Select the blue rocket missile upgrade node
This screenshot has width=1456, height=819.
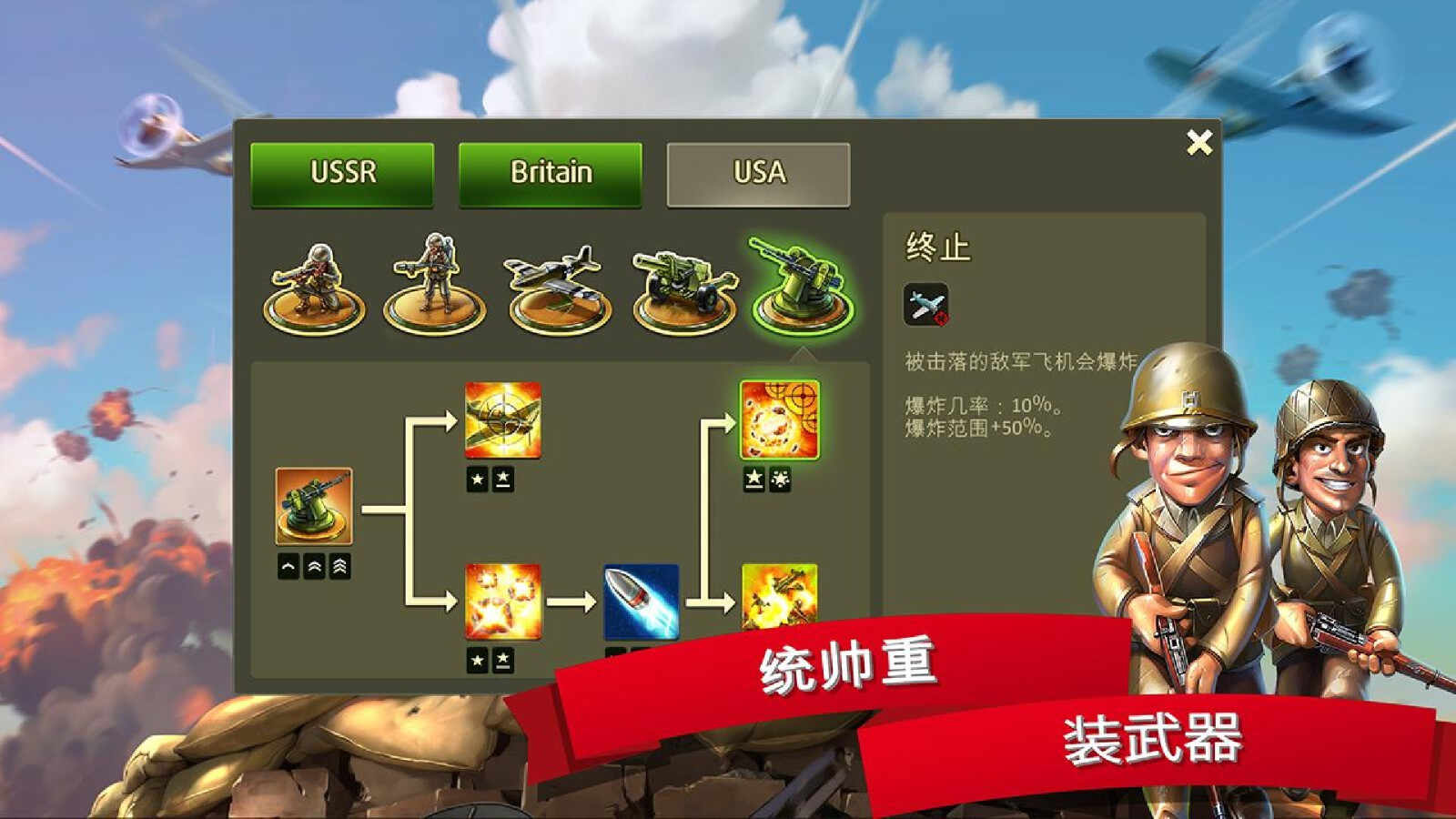642,601
